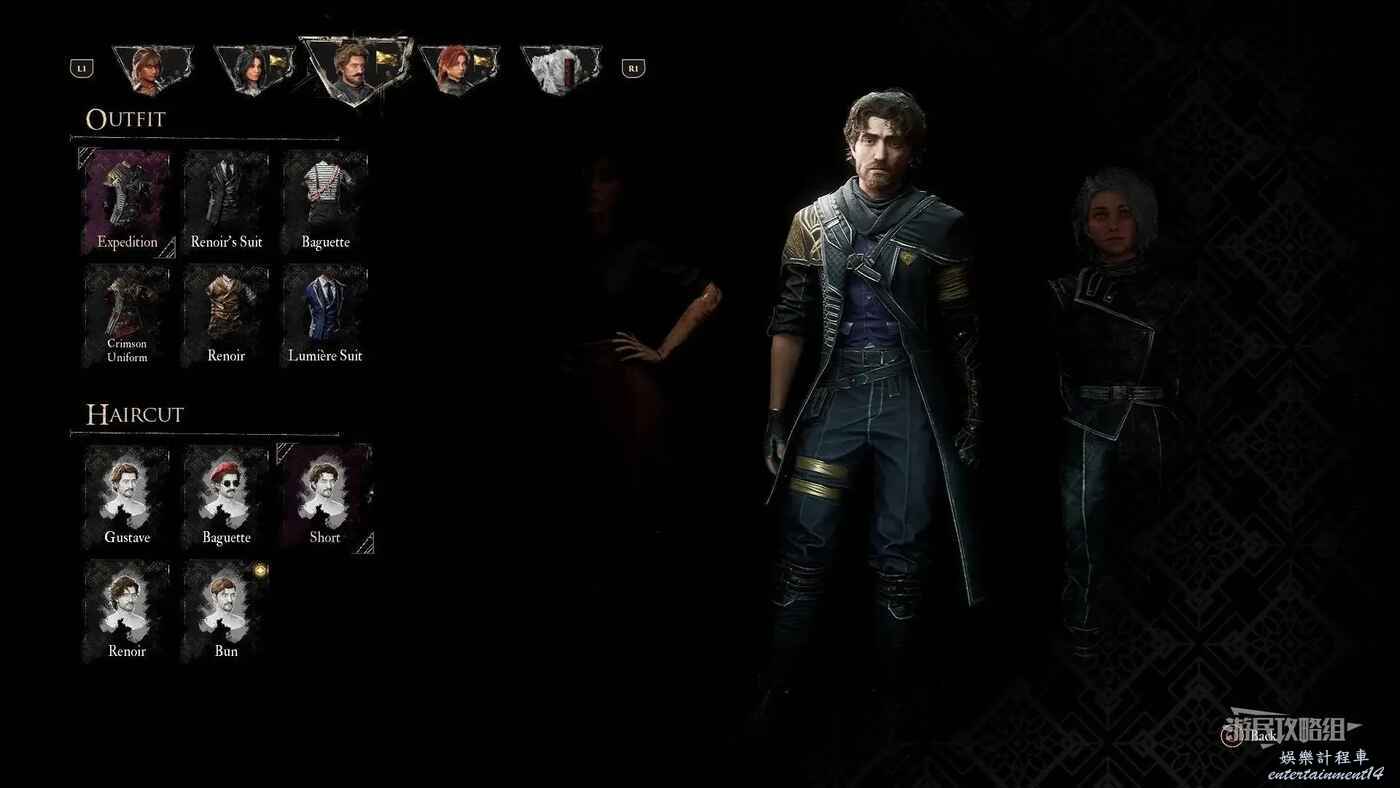This screenshot has width=1400, height=788.
Task: Select the Gustave haircut
Action: coord(127,498)
